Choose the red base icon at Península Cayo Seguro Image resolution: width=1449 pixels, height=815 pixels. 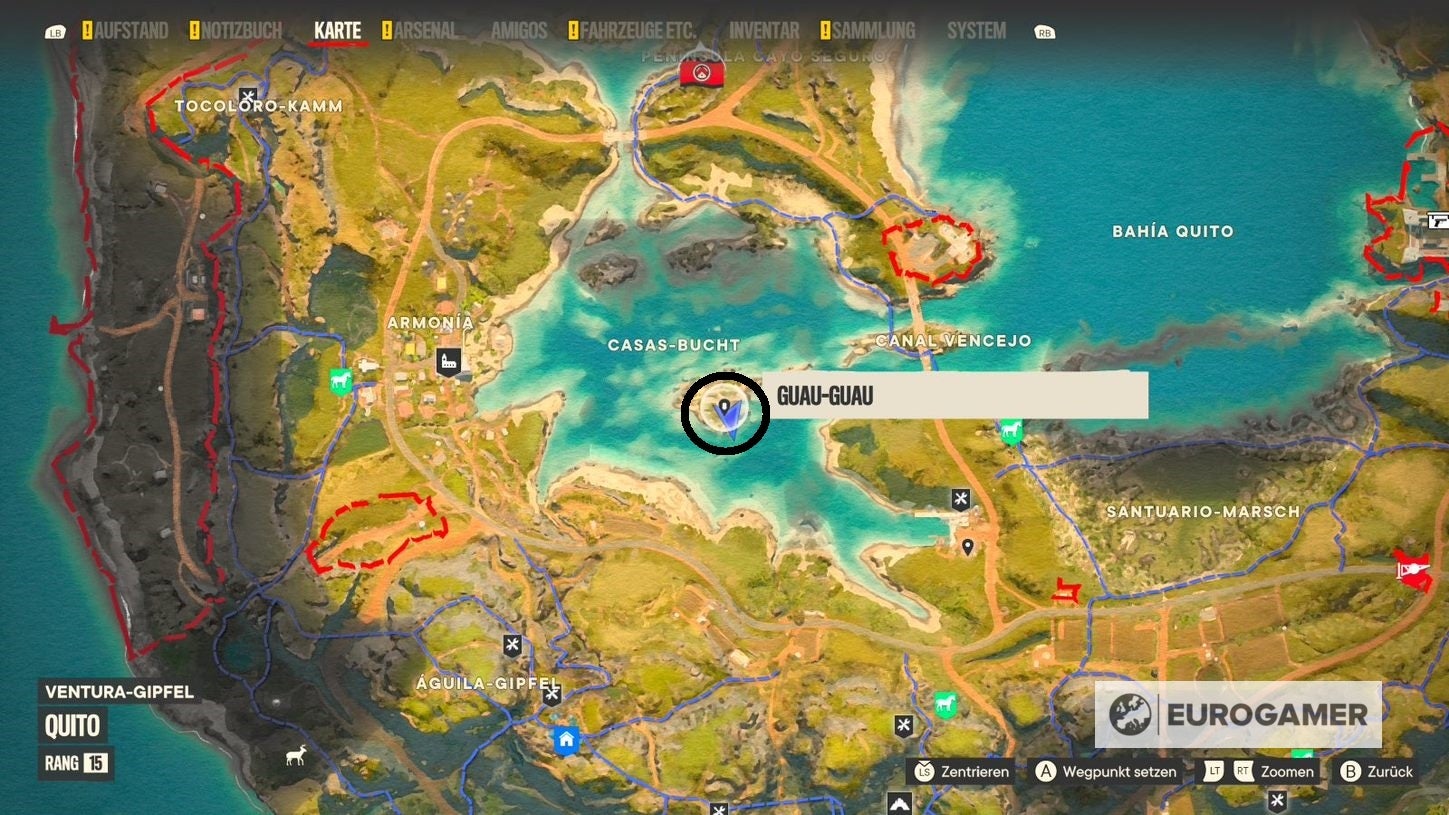click(701, 72)
